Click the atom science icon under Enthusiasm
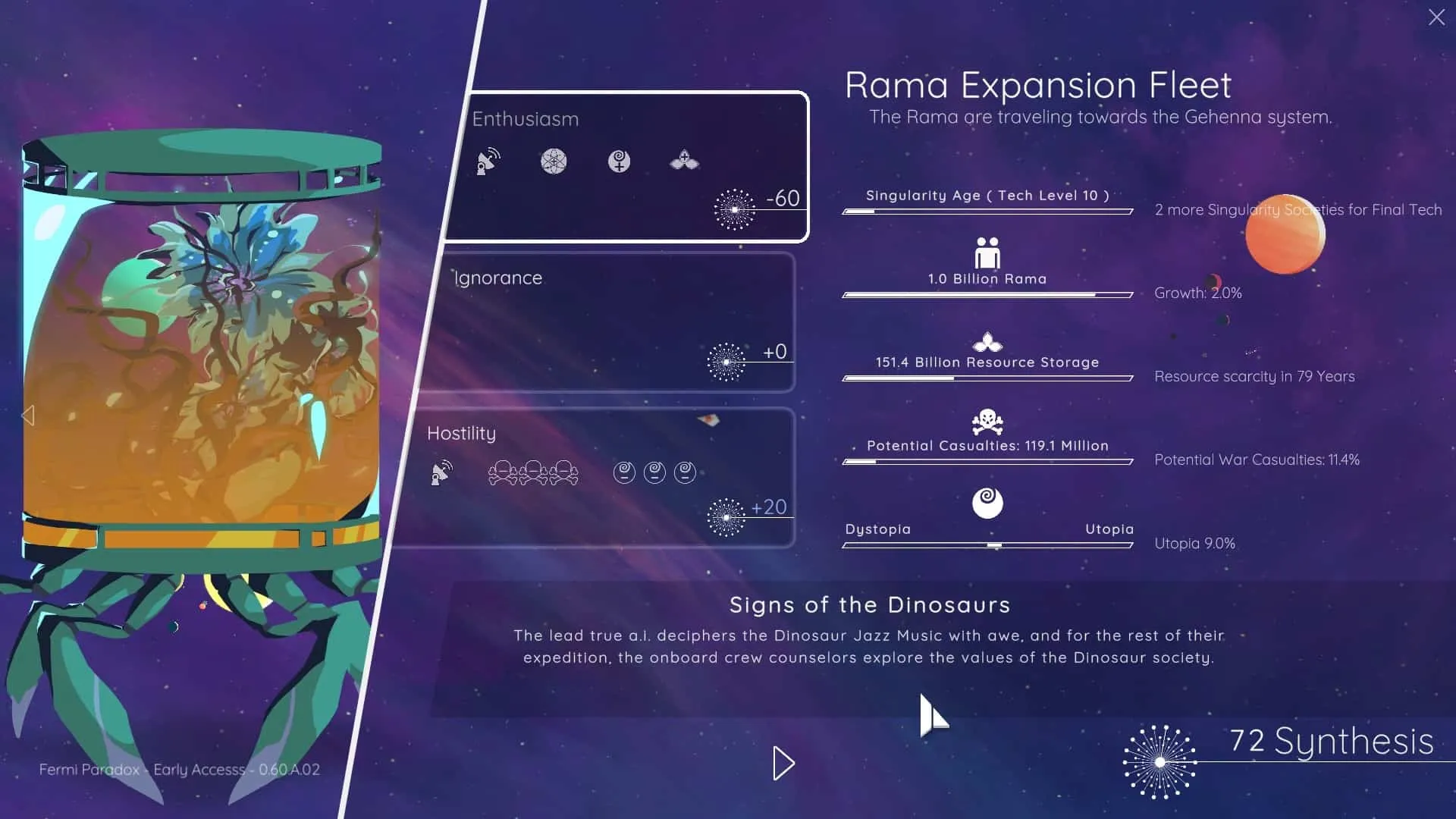The image size is (1456, 819). pyautogui.click(x=554, y=162)
